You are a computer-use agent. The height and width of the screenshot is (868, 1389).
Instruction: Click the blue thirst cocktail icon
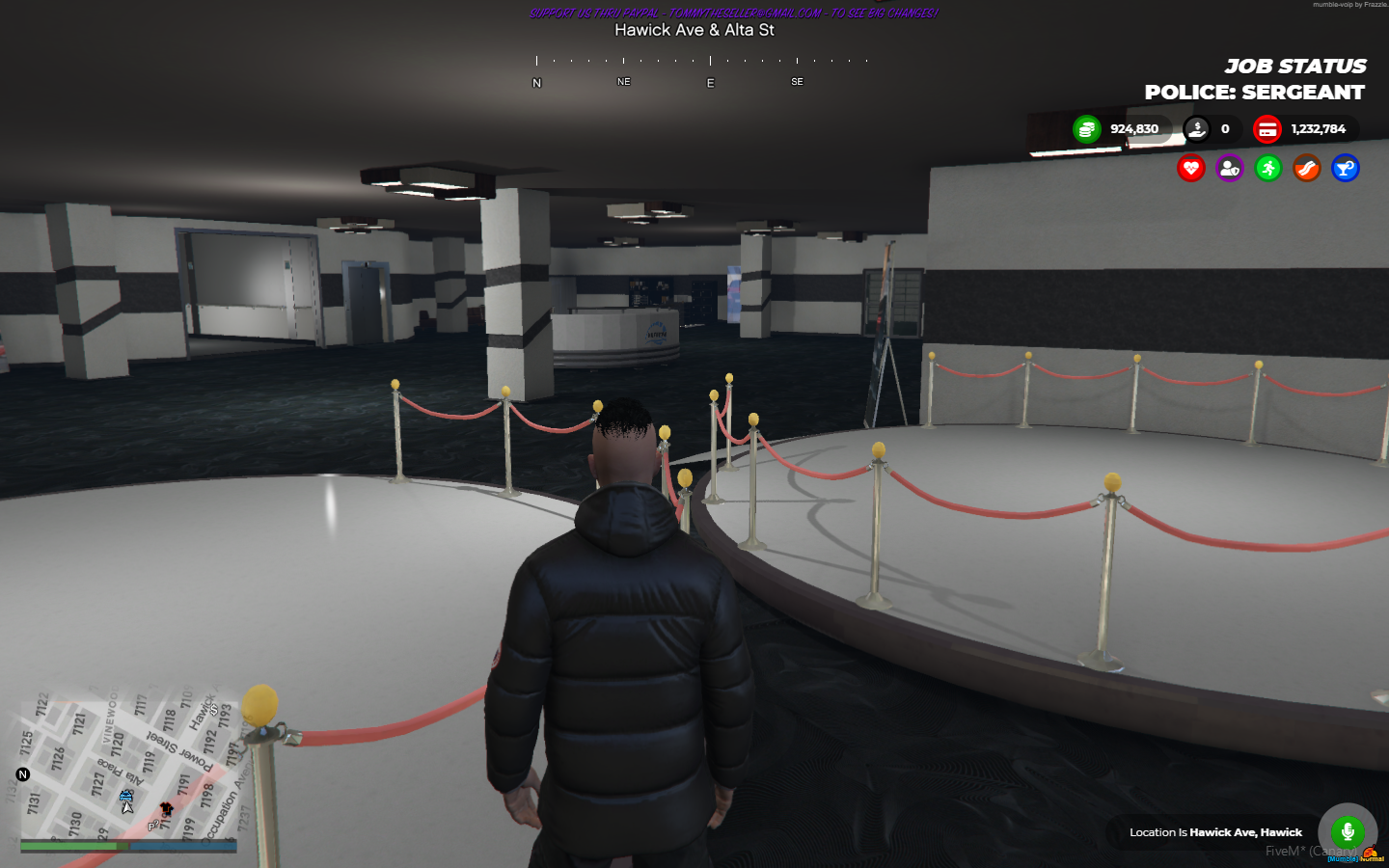[x=1345, y=168]
